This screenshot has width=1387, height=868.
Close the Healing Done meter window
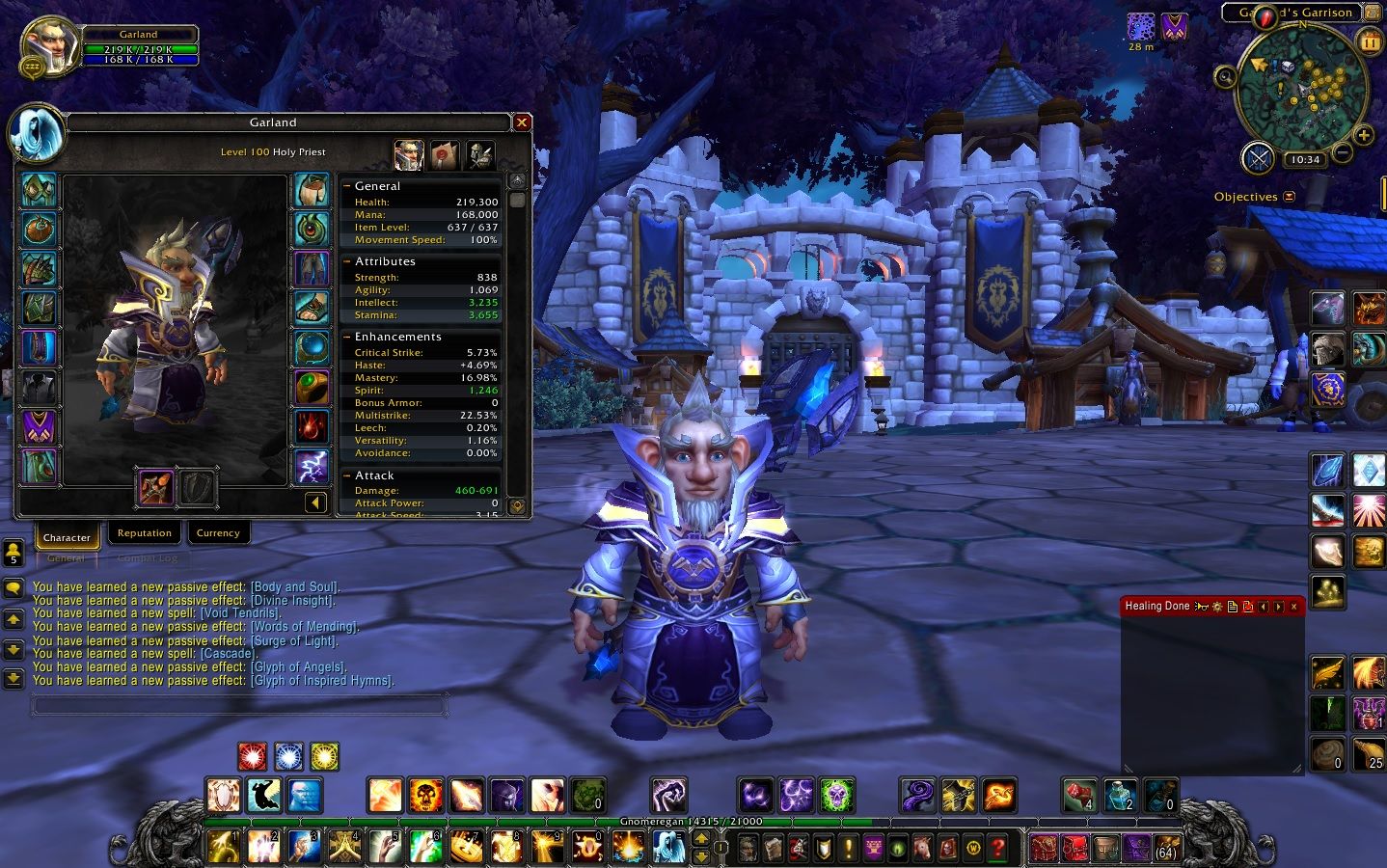1293,607
